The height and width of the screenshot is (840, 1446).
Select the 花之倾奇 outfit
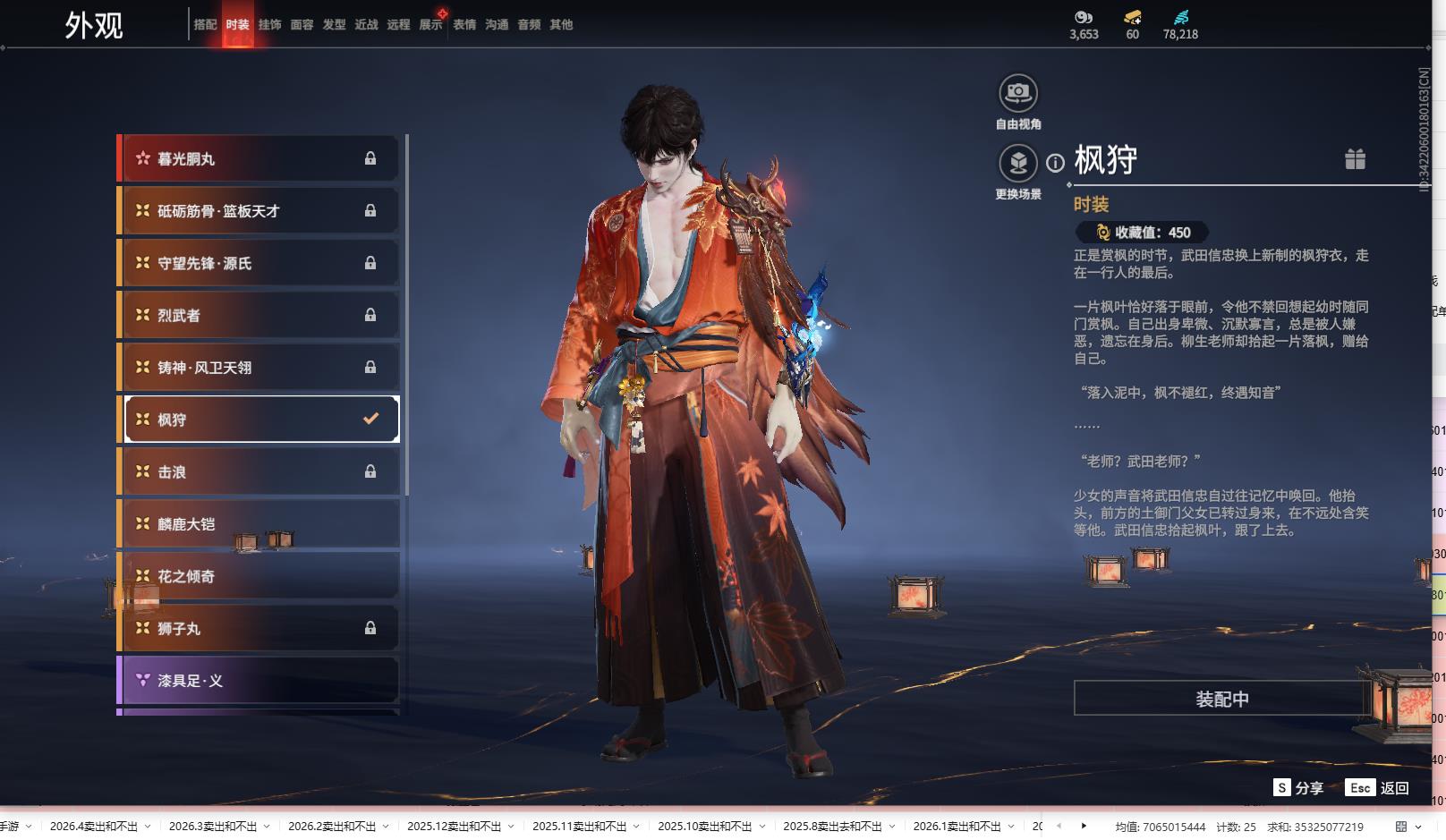[x=259, y=576]
